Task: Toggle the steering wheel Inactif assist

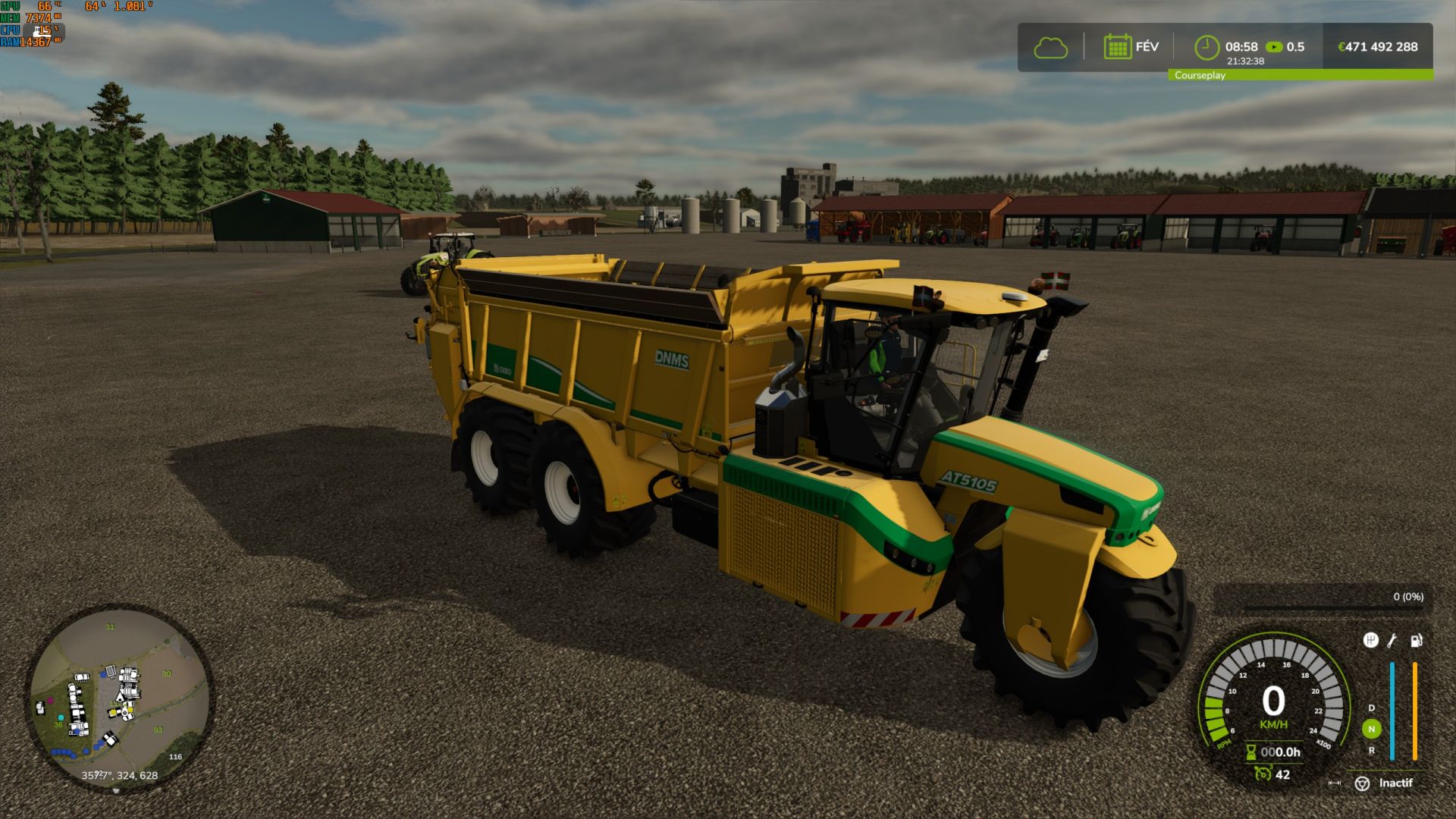Action: (1363, 783)
